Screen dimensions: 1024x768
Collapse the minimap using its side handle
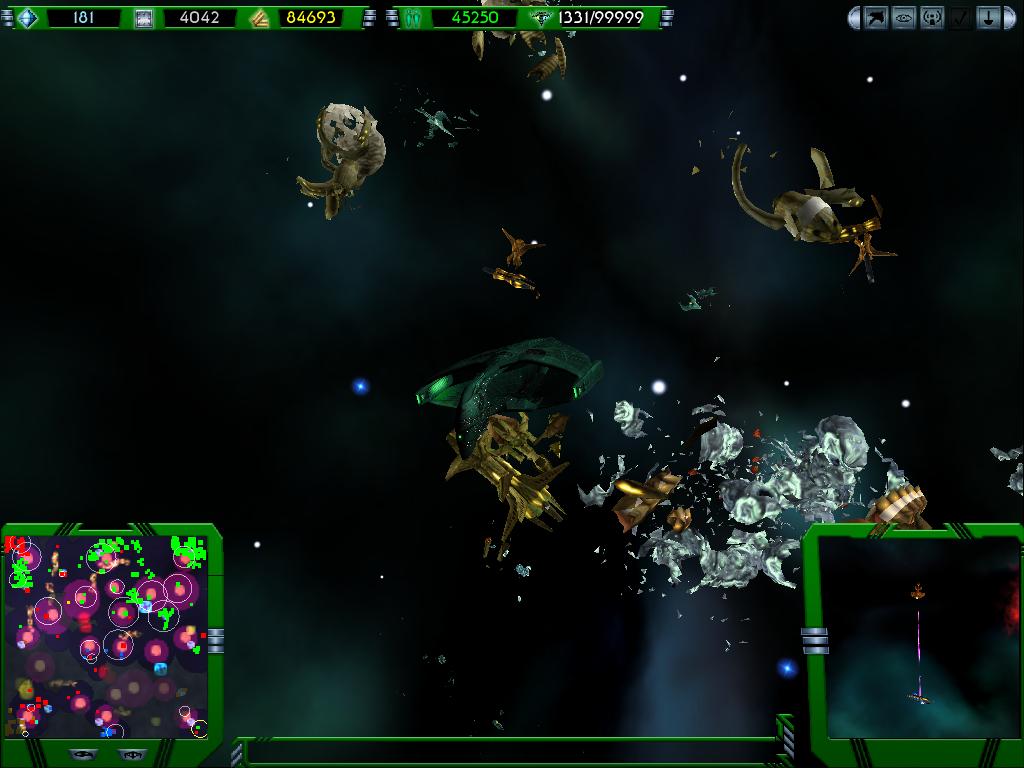point(216,640)
